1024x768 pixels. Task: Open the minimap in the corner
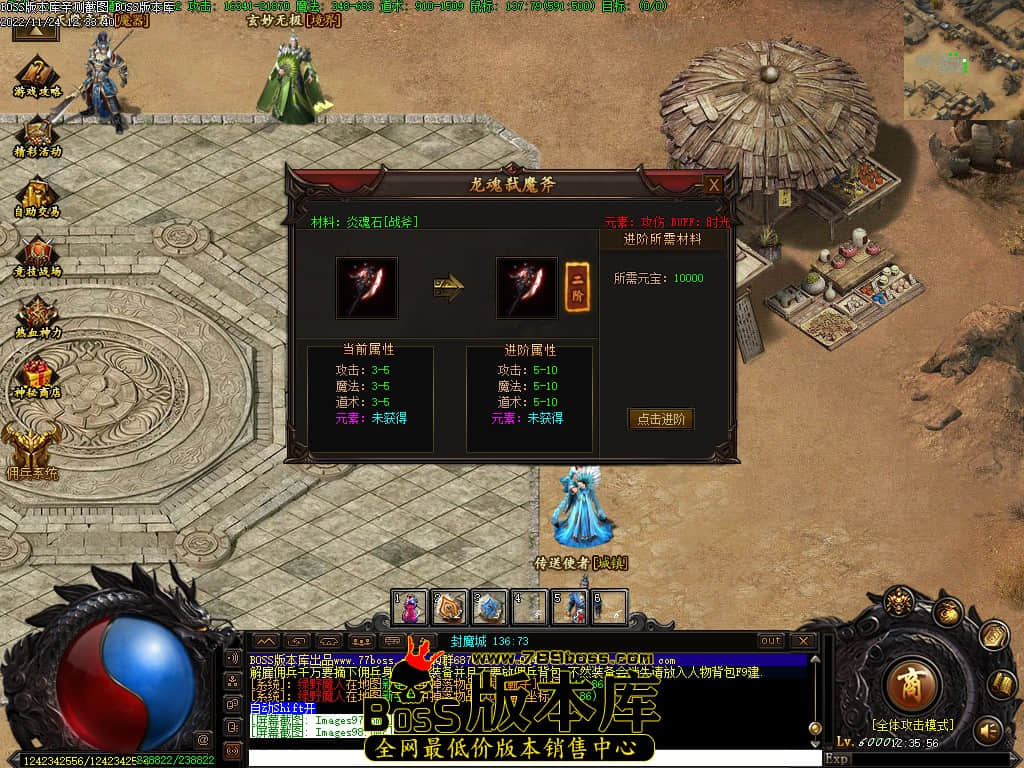pos(962,60)
